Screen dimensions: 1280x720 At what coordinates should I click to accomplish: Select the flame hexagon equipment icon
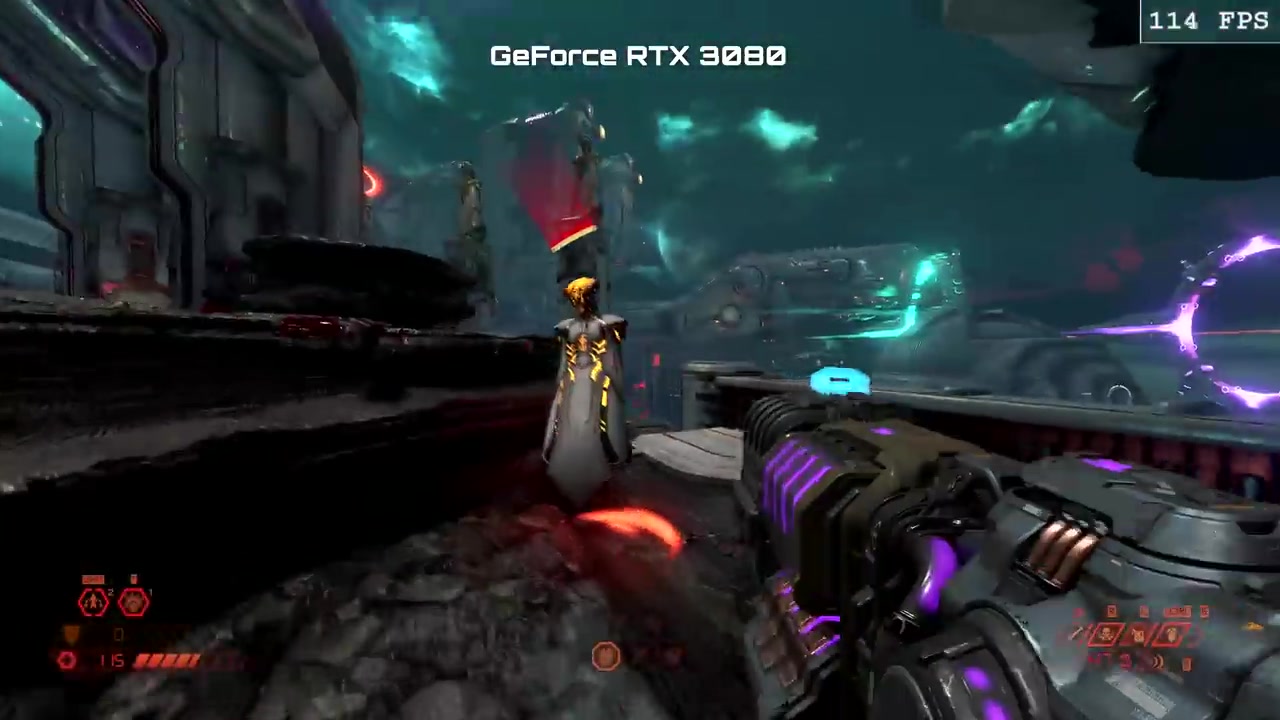coord(93,601)
